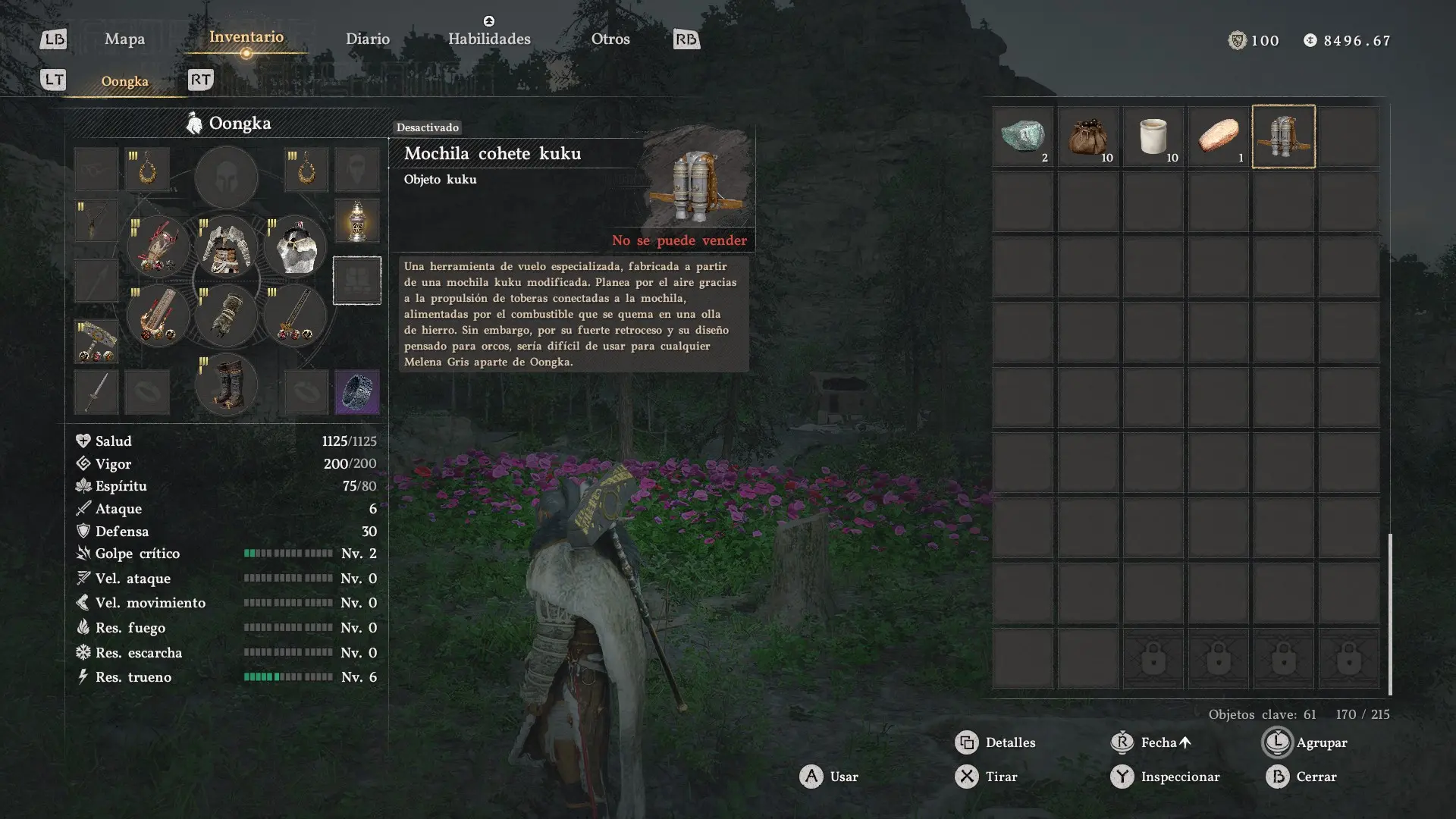This screenshot has height=819, width=1456.
Task: Choose the equipped boots slot
Action: tap(226, 385)
